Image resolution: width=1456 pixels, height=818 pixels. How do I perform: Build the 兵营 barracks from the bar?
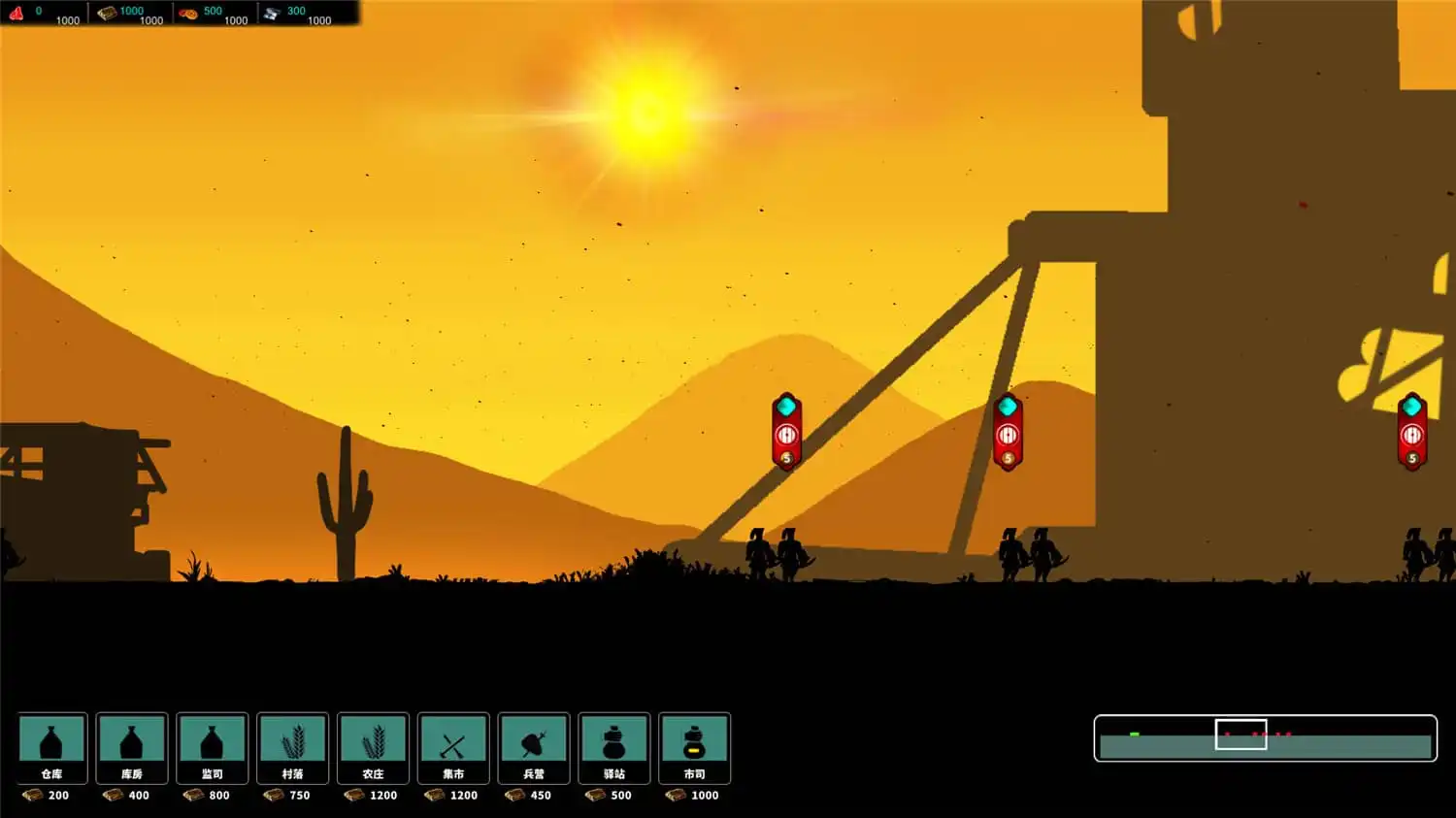[534, 748]
